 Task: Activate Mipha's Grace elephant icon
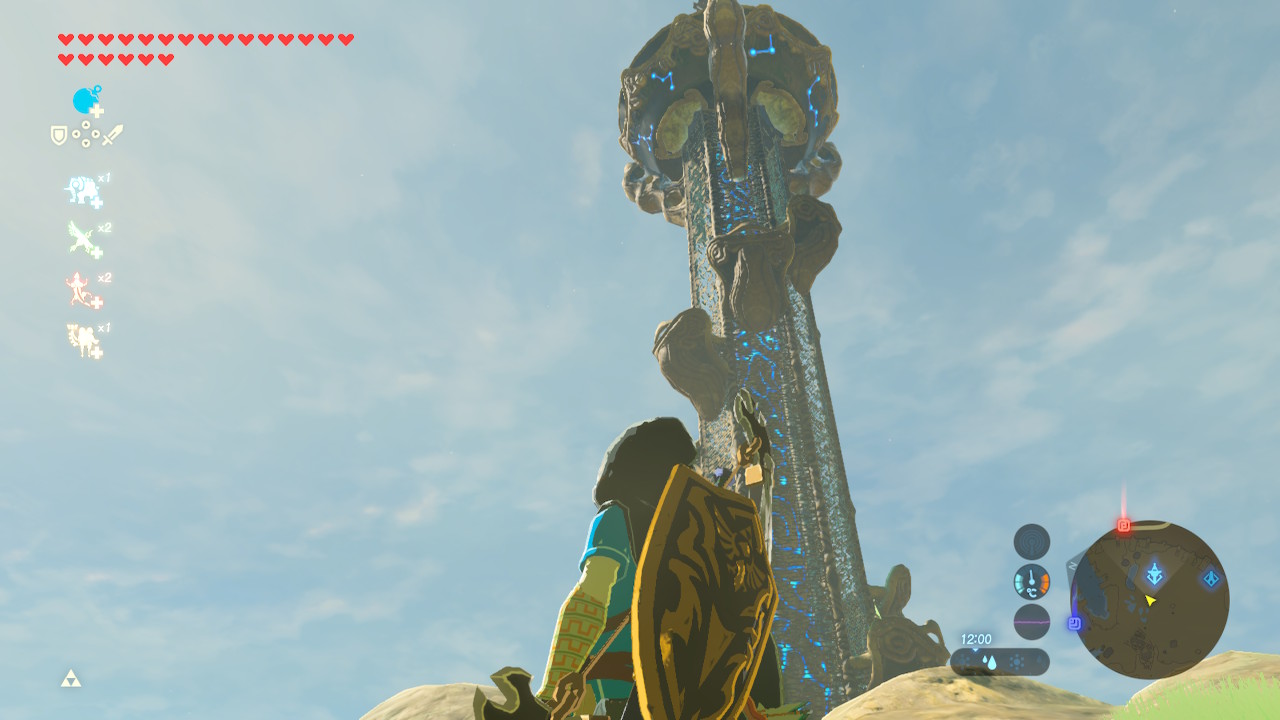coord(84,191)
